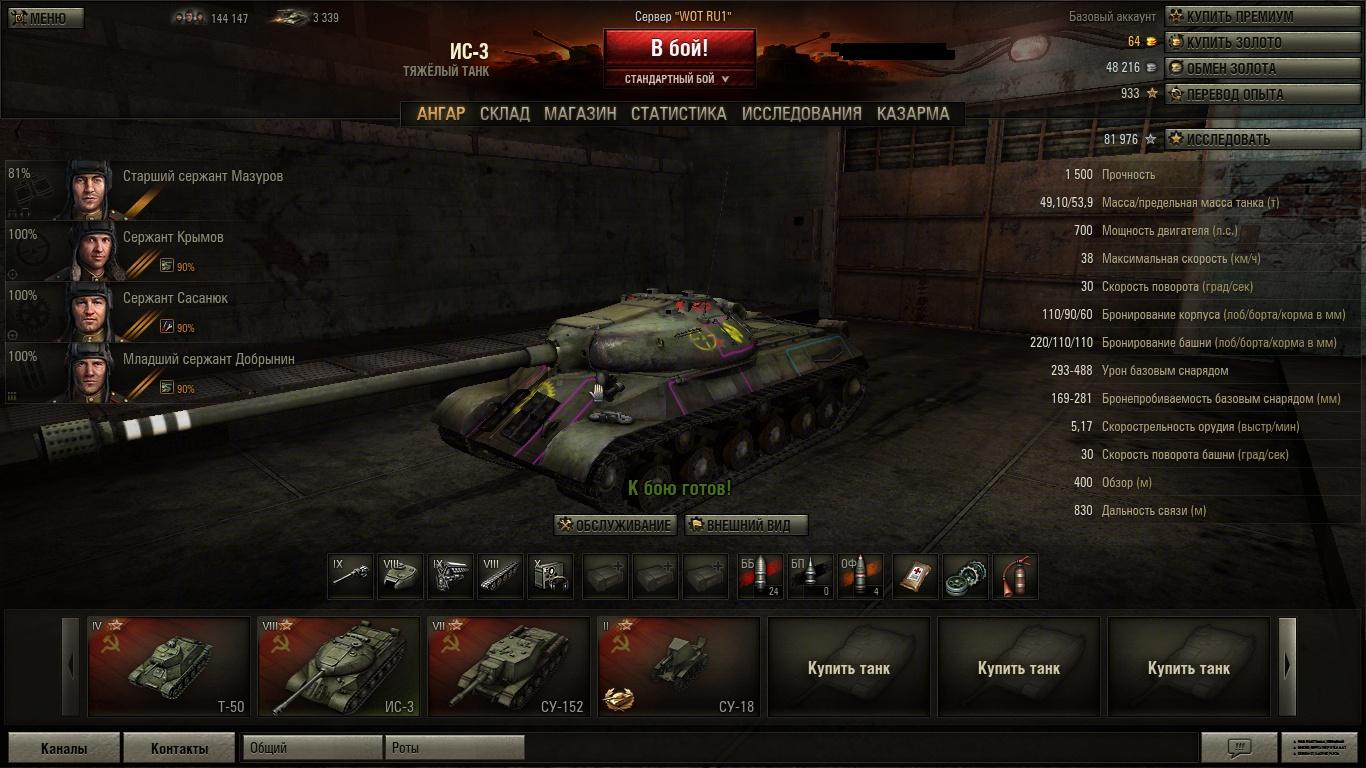Open the МАГАЗИН tab
Image resolution: width=1366 pixels, height=768 pixels.
pyautogui.click(x=580, y=114)
